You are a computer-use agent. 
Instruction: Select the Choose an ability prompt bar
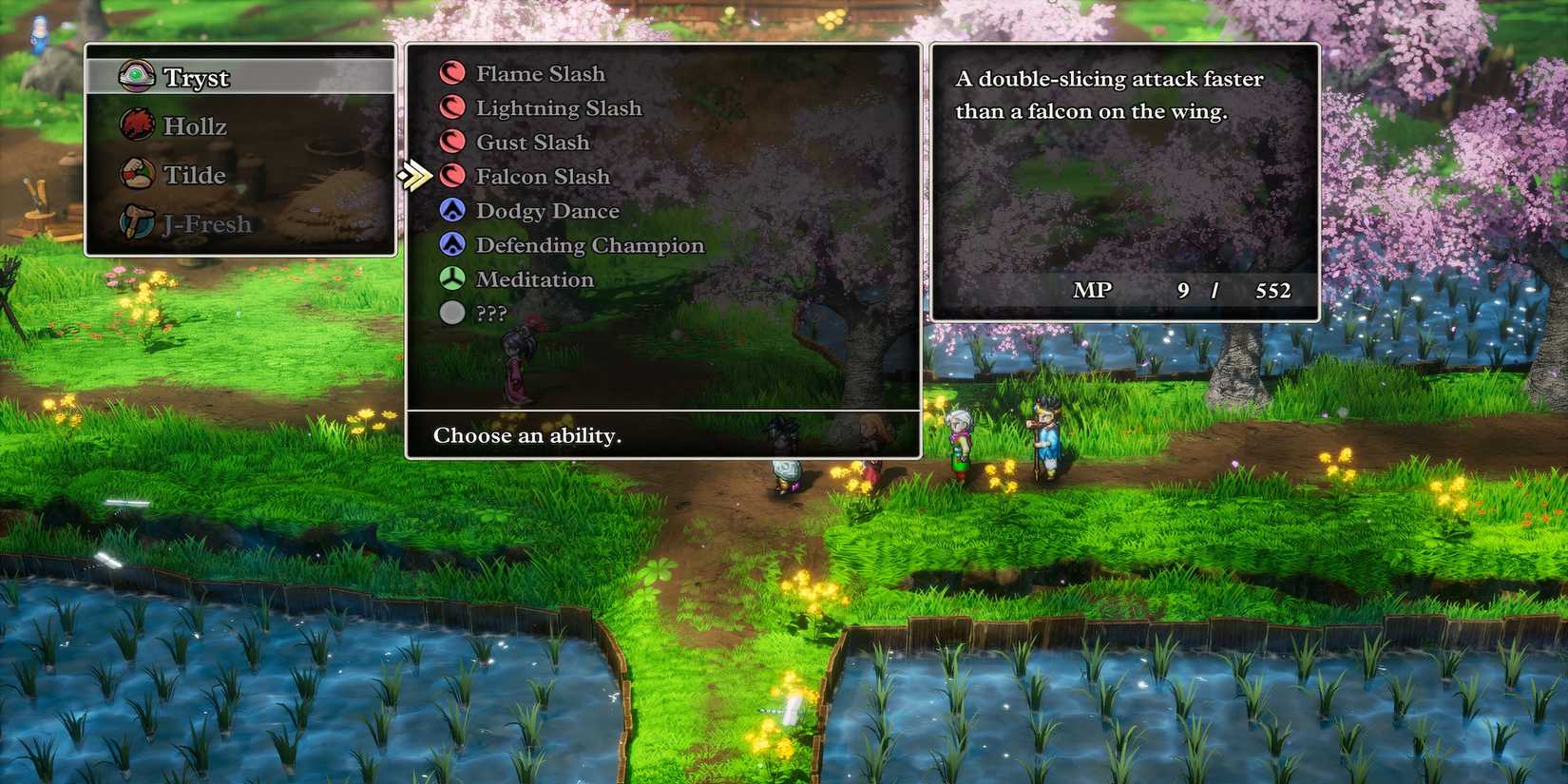pyautogui.click(x=527, y=436)
